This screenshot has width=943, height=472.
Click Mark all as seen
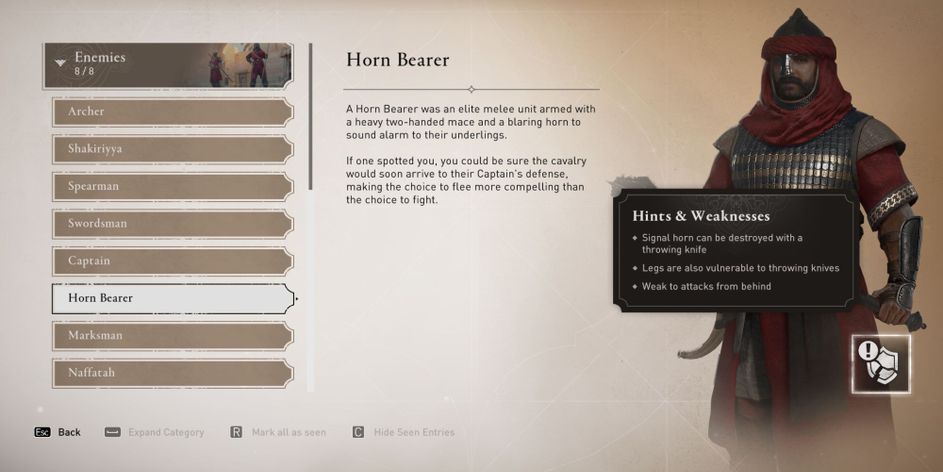pos(278,432)
